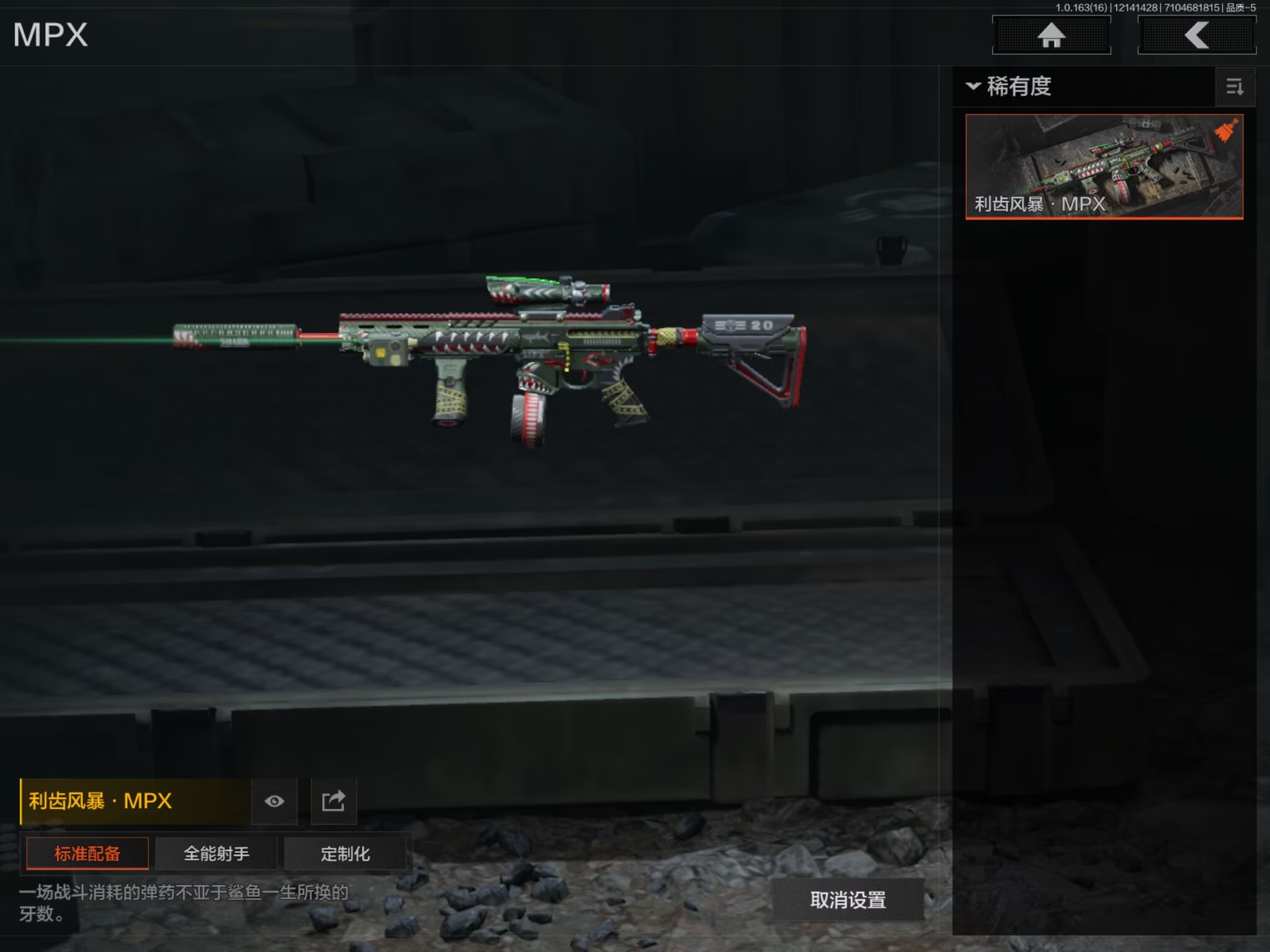The width and height of the screenshot is (1270, 952).
Task: Select the 利齿风暴 · MPX skin thumbnail
Action: (1104, 166)
